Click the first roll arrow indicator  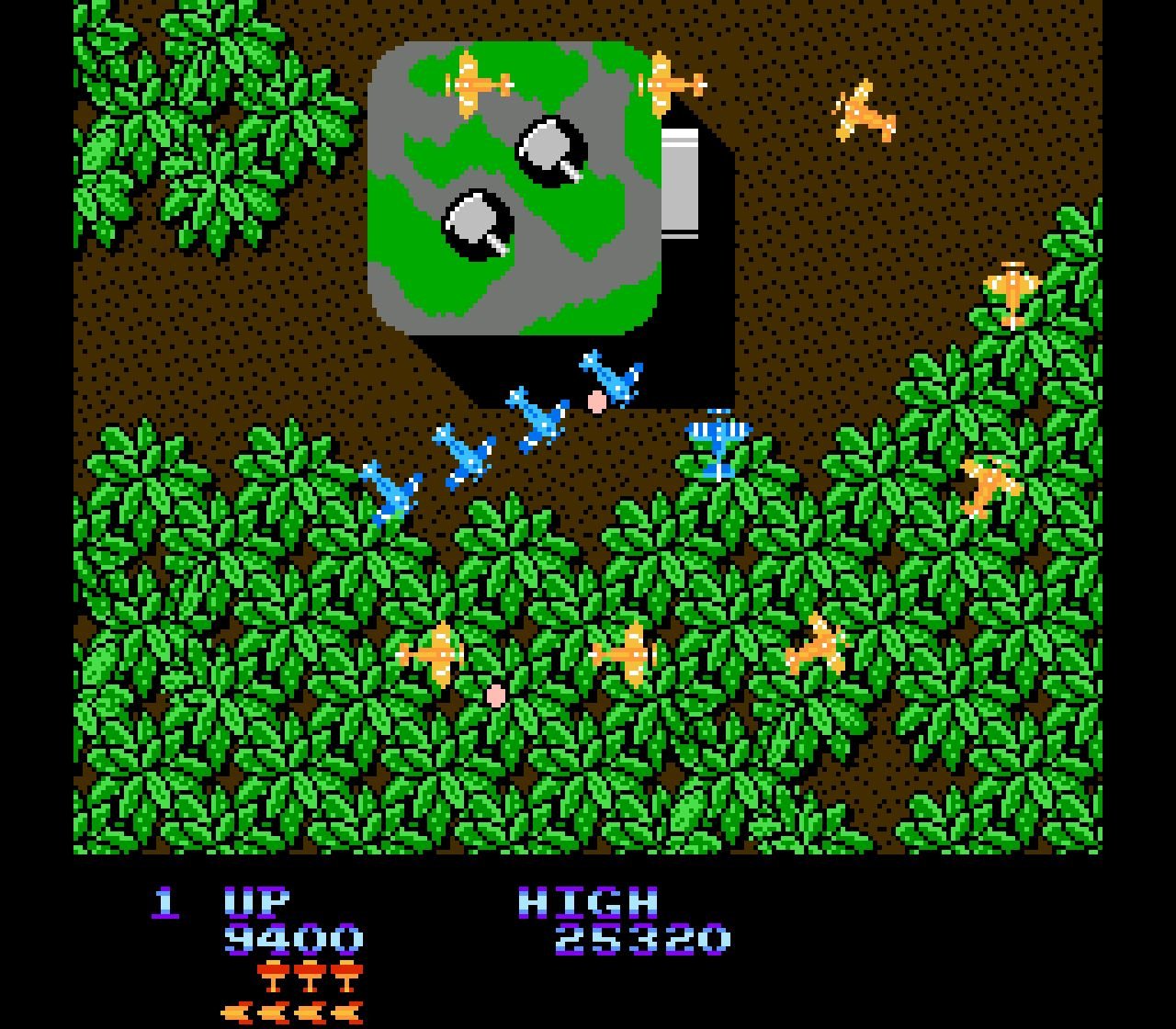coord(237,1013)
